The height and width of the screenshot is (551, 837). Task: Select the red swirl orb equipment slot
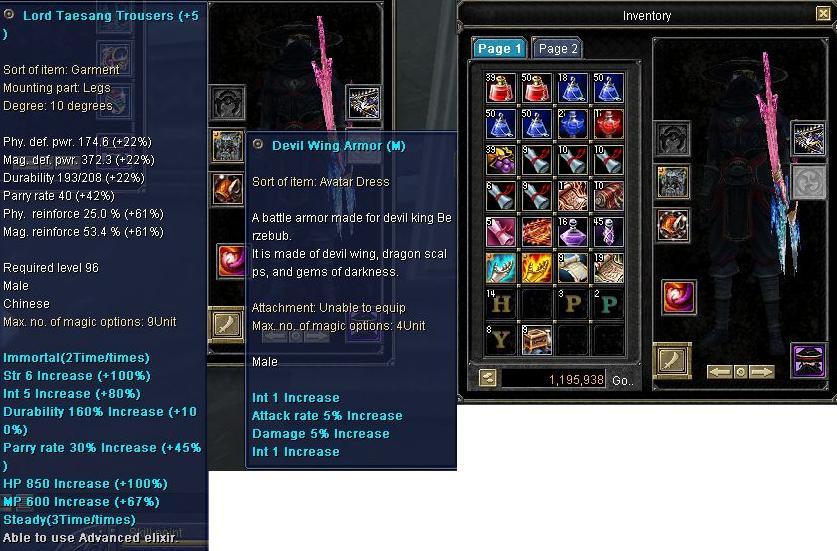click(679, 297)
